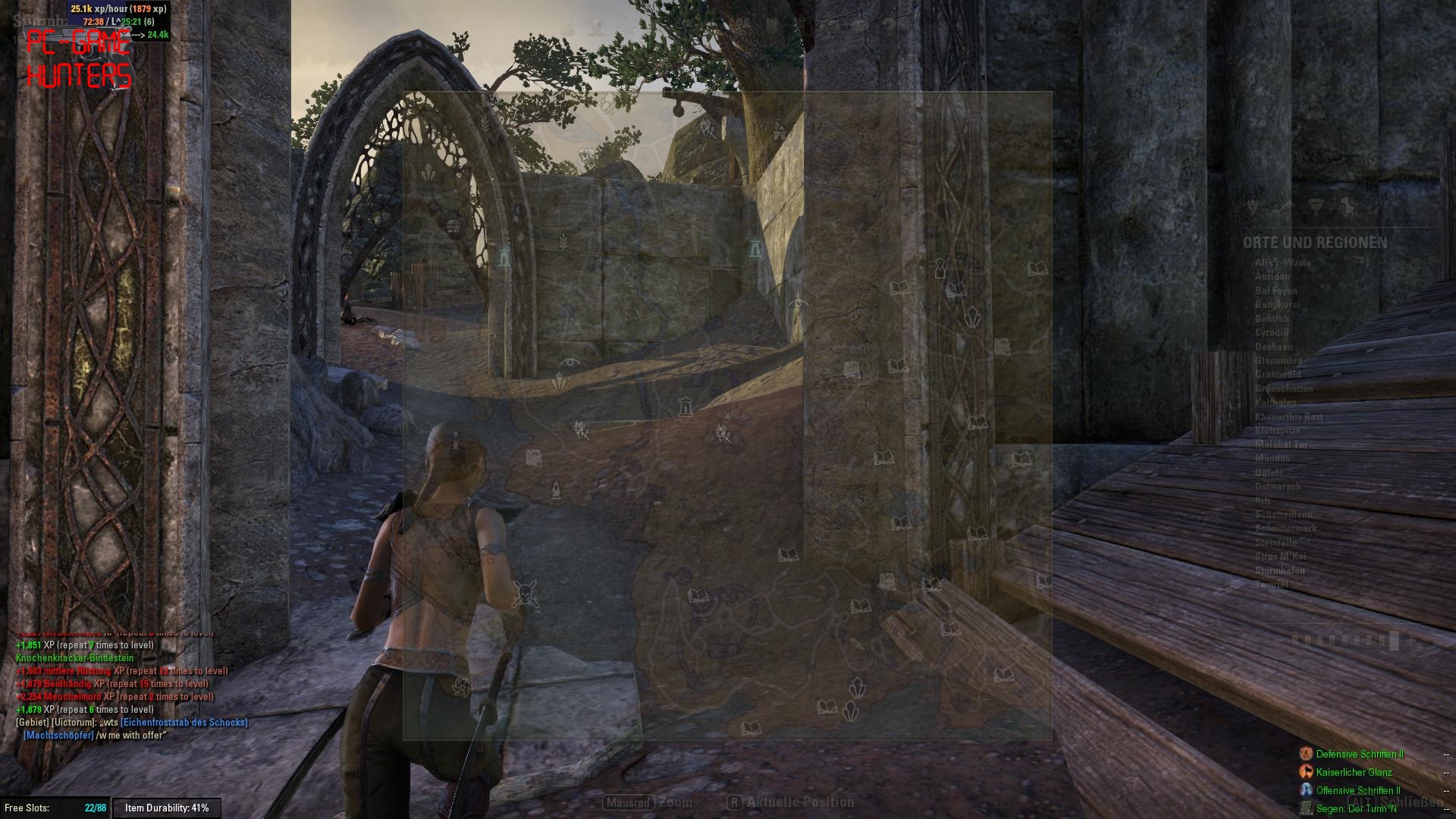Open the Glenumbra region map
Screen dimensions: 1456x819
click(1279, 361)
